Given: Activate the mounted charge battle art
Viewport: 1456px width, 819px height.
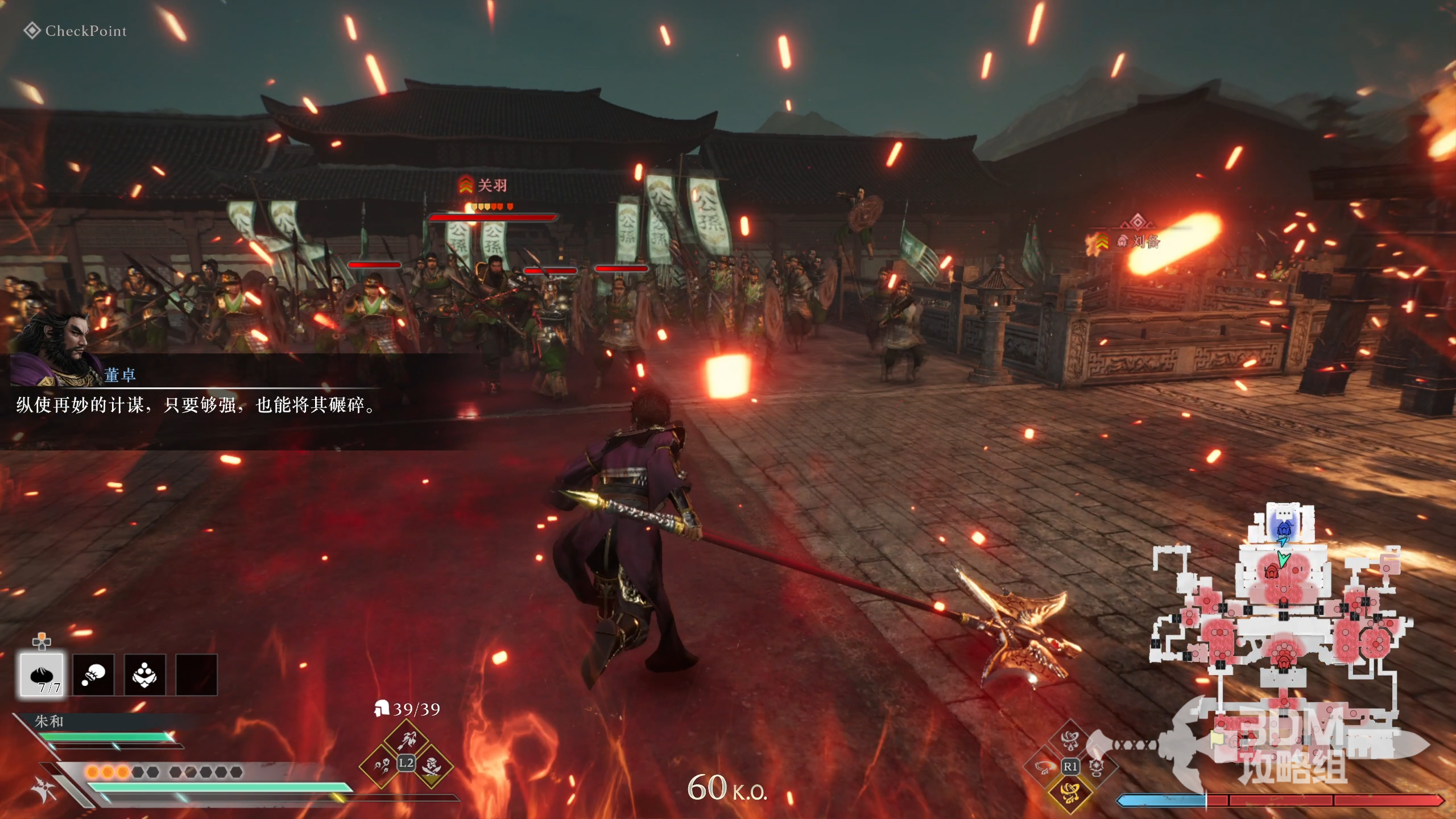Looking at the screenshot, I should click(406, 739).
